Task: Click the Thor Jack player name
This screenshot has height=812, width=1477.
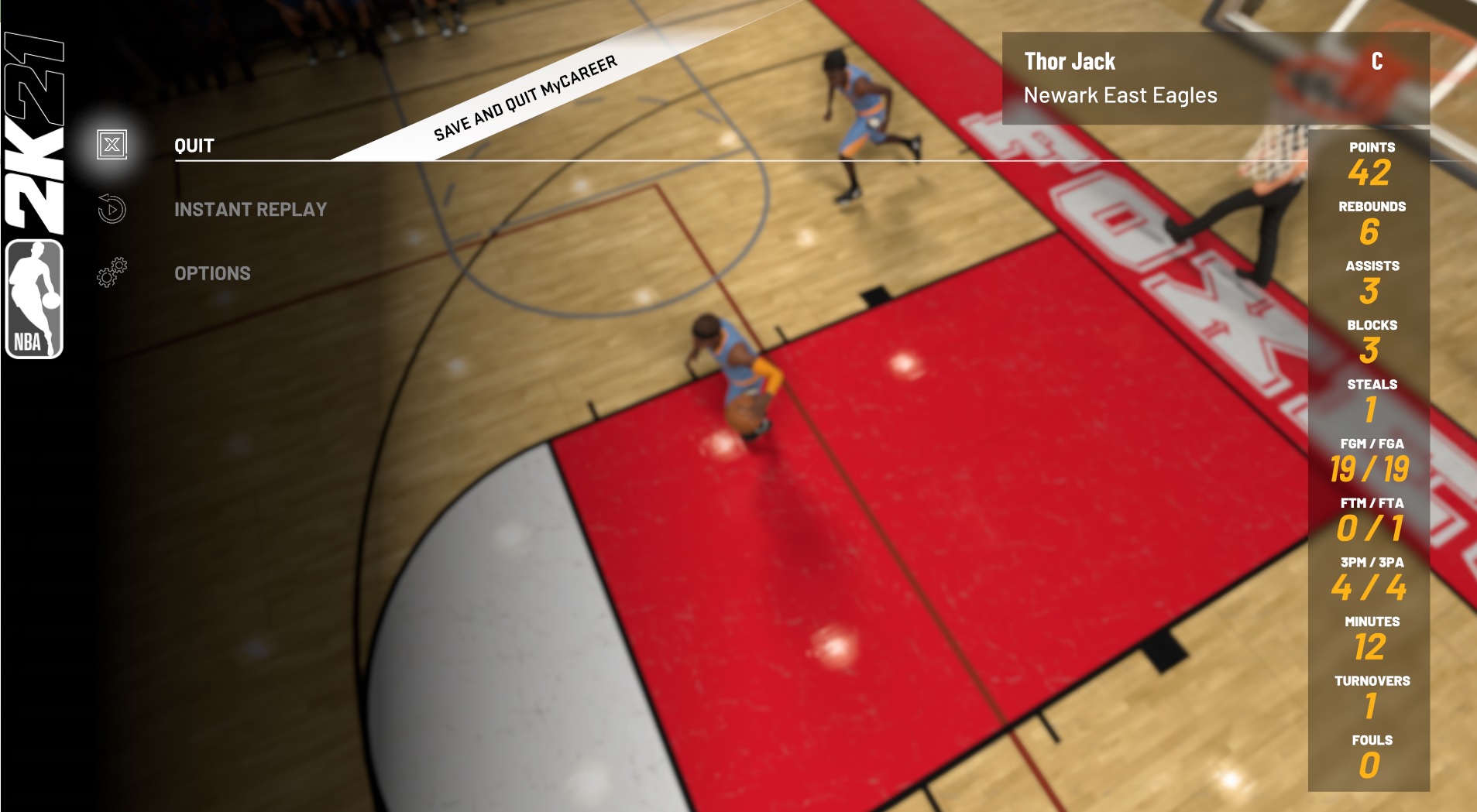Action: (x=1070, y=60)
